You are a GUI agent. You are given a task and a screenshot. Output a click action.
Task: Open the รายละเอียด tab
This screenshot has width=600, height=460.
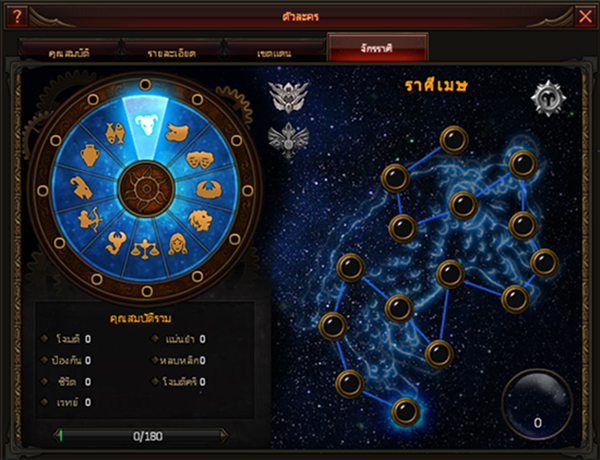coord(171,50)
